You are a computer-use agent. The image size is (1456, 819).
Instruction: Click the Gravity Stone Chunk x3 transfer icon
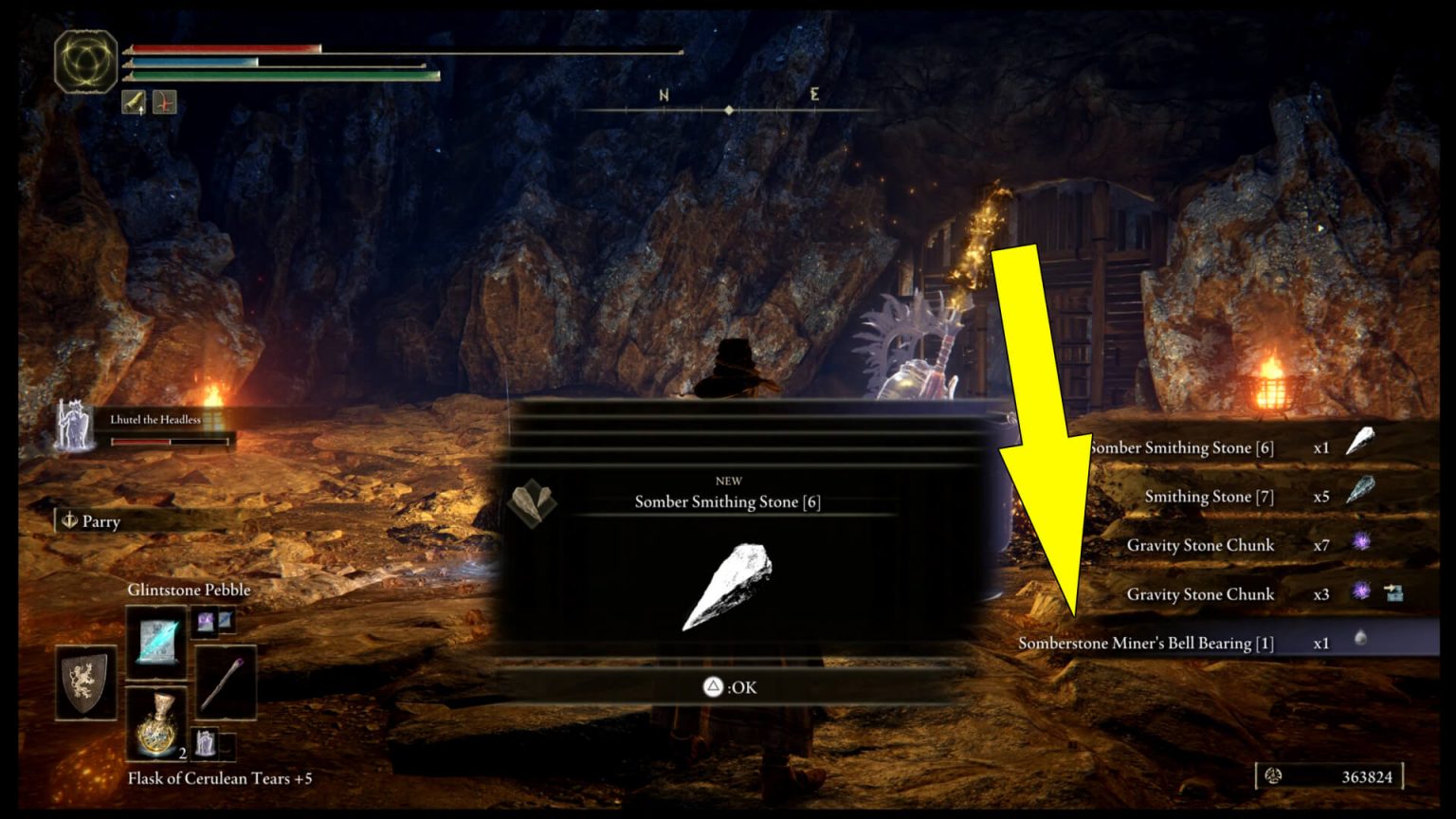(1393, 593)
